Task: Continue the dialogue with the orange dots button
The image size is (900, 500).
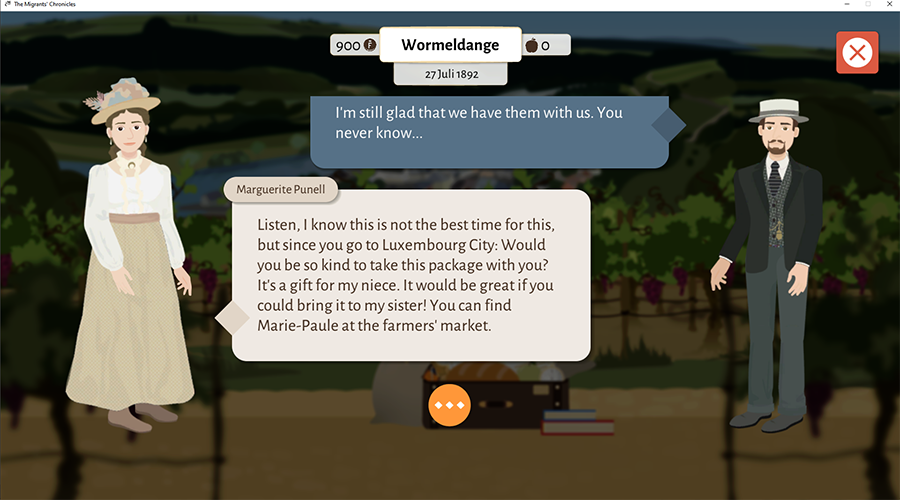Action: [x=449, y=404]
